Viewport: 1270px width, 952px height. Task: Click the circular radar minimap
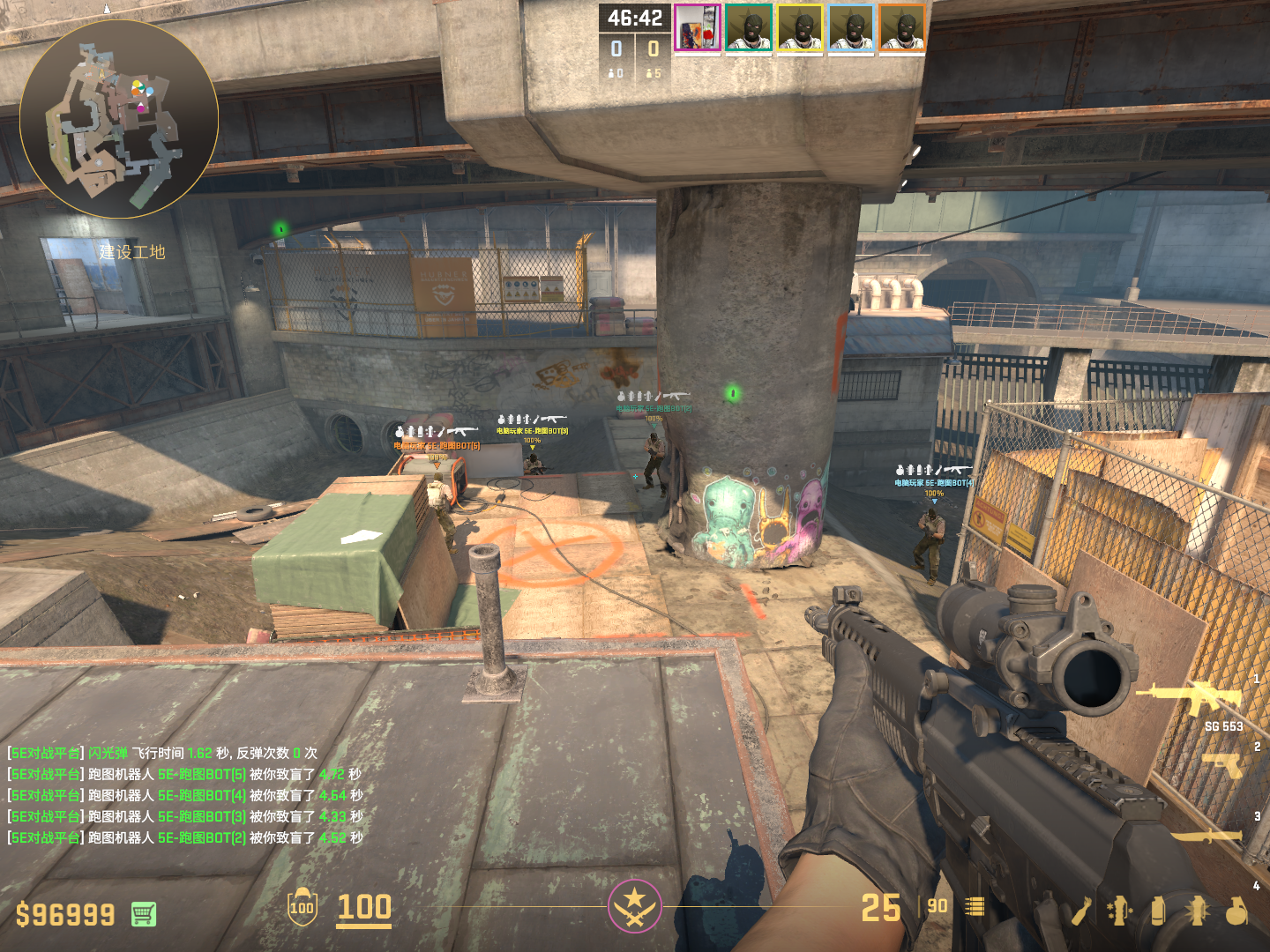119,119
